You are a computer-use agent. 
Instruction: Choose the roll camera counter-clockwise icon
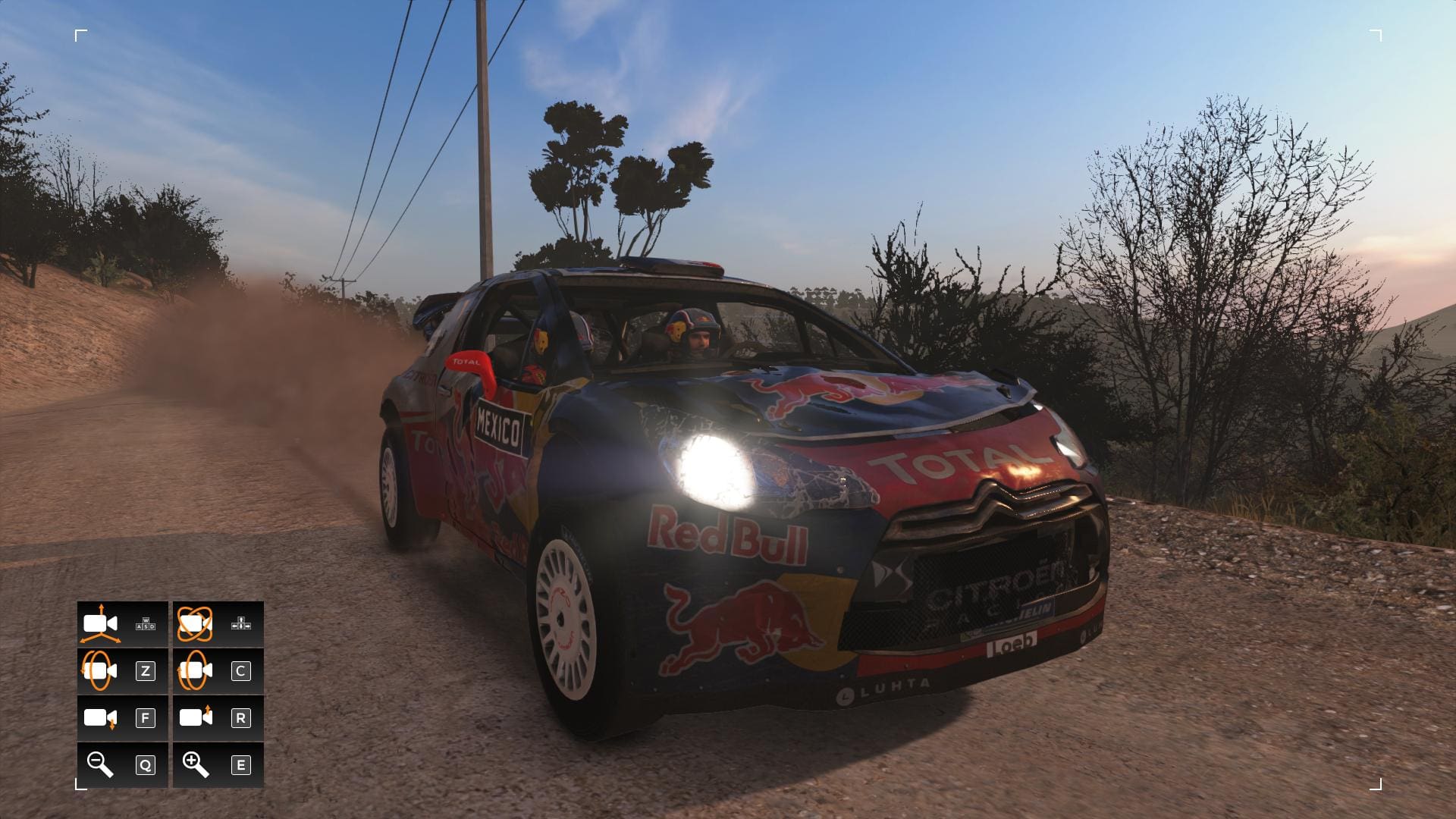(99, 671)
